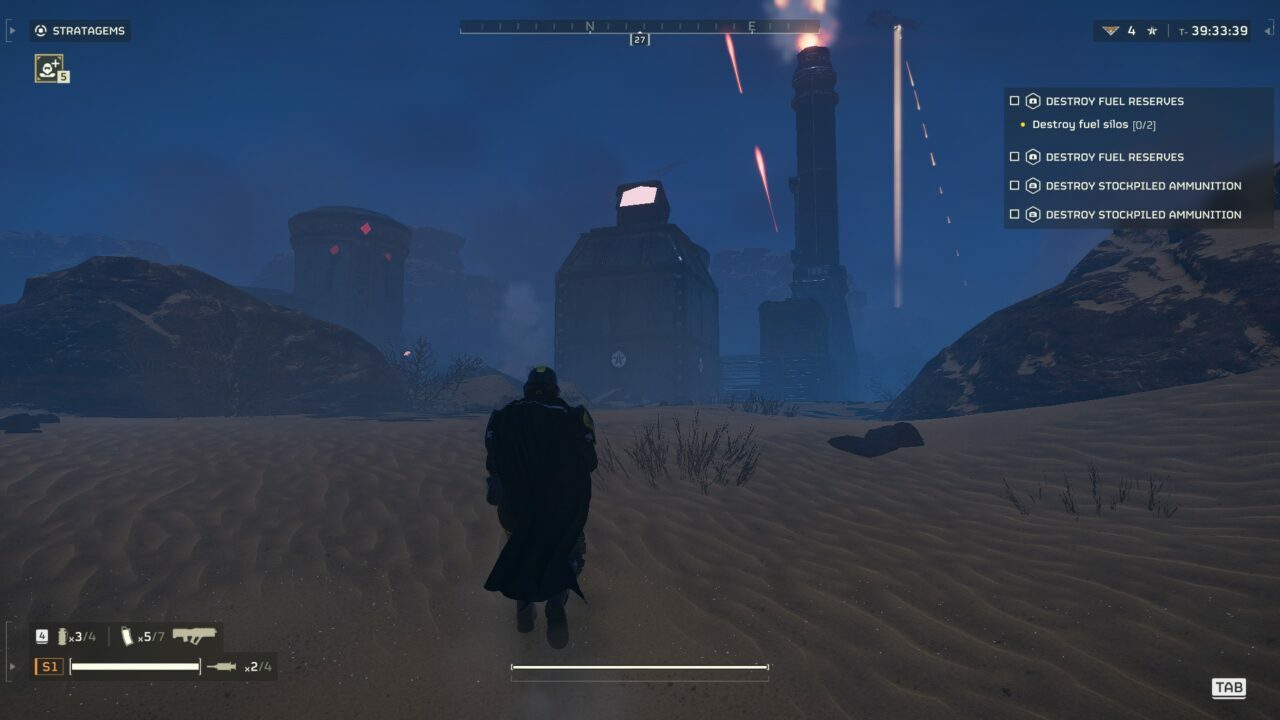Image resolution: width=1280 pixels, height=720 pixels.
Task: Click the compass heading bar
Action: pos(639,27)
